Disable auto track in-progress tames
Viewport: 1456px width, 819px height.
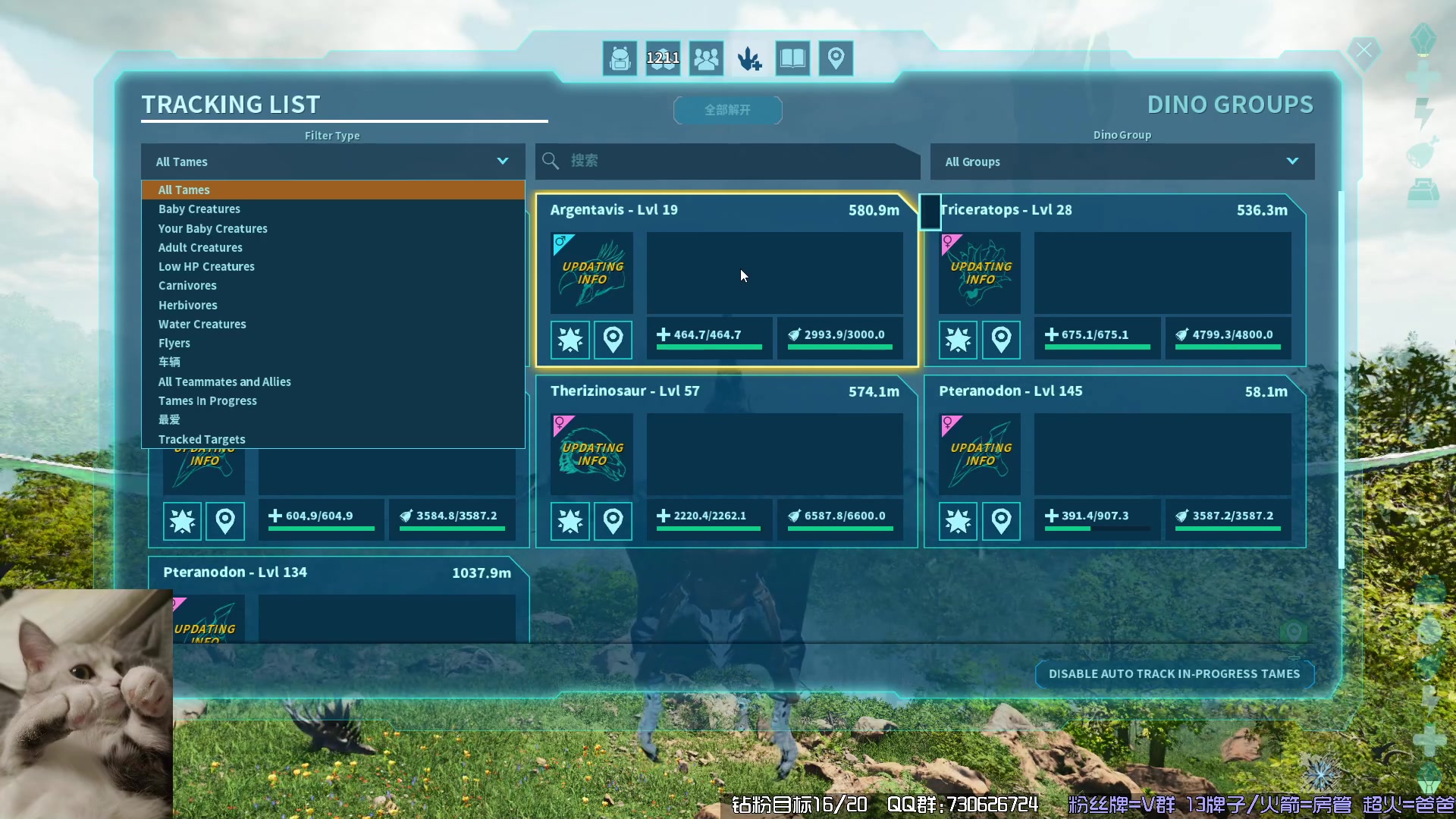[1174, 674]
